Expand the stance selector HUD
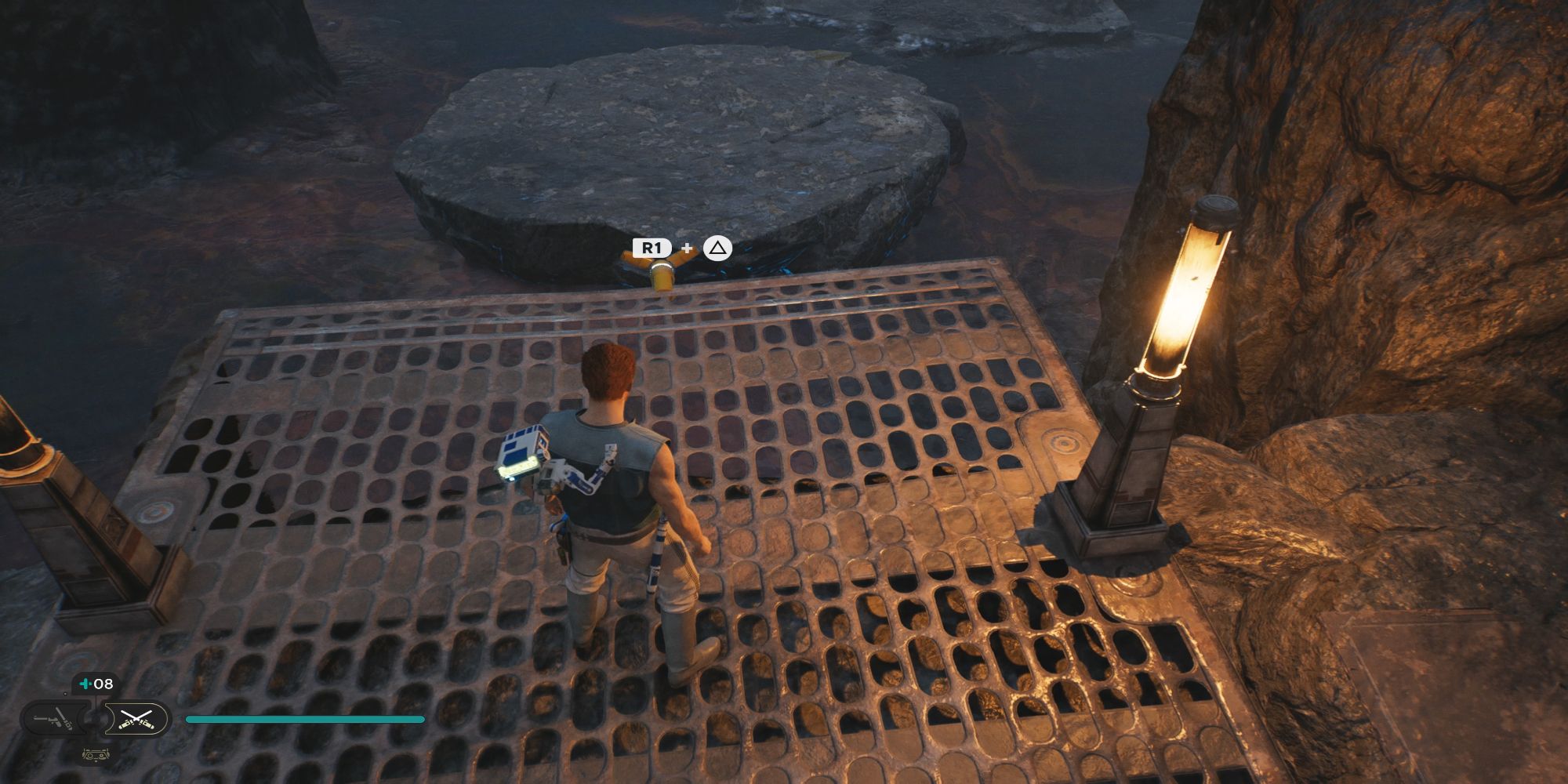The height and width of the screenshot is (784, 1568). (94, 717)
